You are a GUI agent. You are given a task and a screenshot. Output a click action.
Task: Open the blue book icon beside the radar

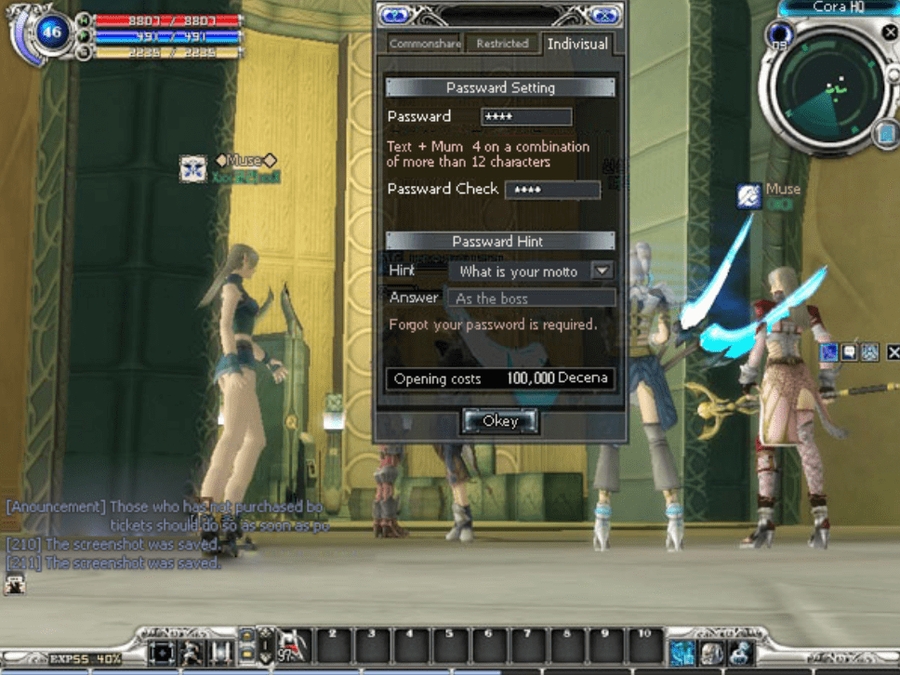(x=884, y=134)
